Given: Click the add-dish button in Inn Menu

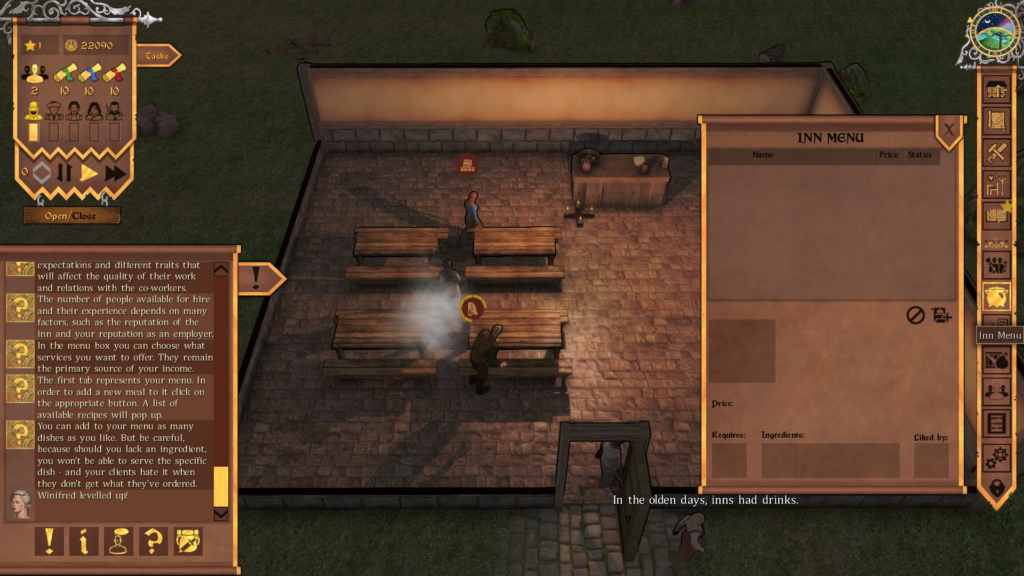Looking at the screenshot, I should [x=941, y=315].
